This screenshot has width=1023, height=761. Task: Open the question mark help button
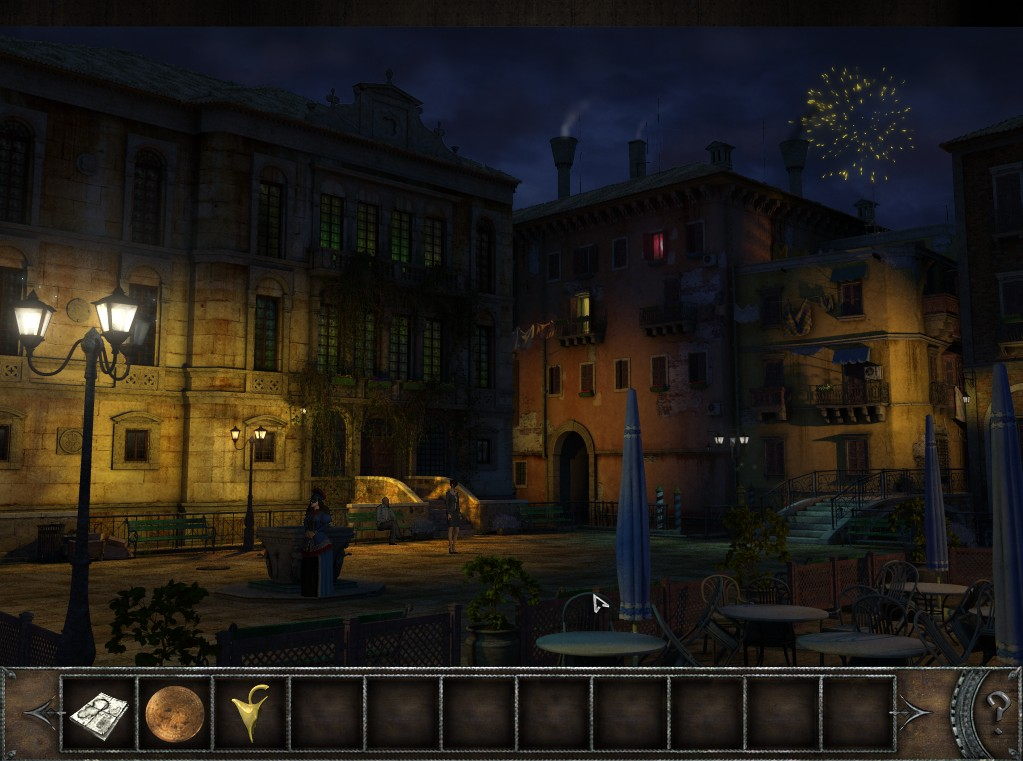click(x=996, y=711)
